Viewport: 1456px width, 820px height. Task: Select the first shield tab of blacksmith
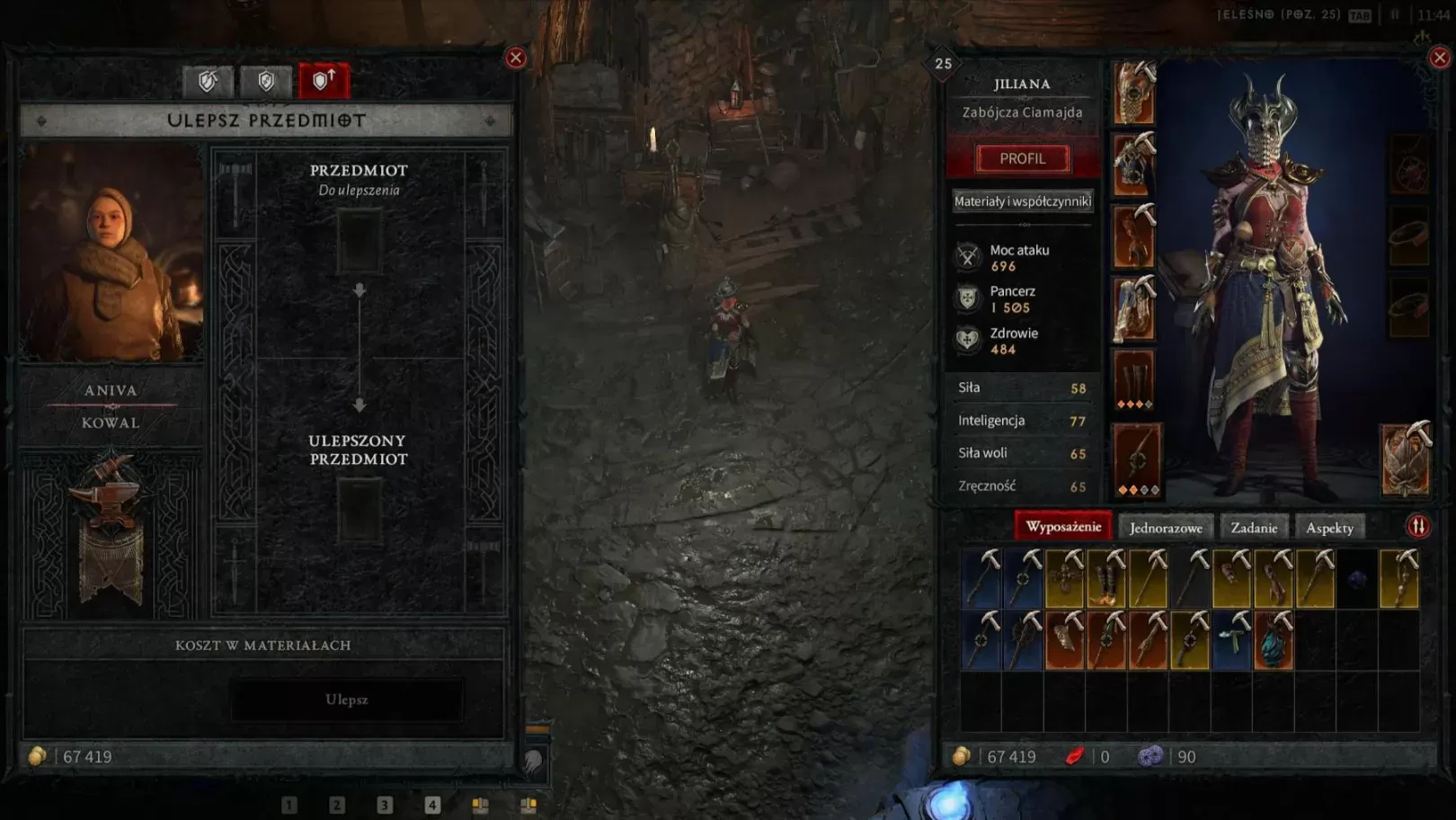208,82
